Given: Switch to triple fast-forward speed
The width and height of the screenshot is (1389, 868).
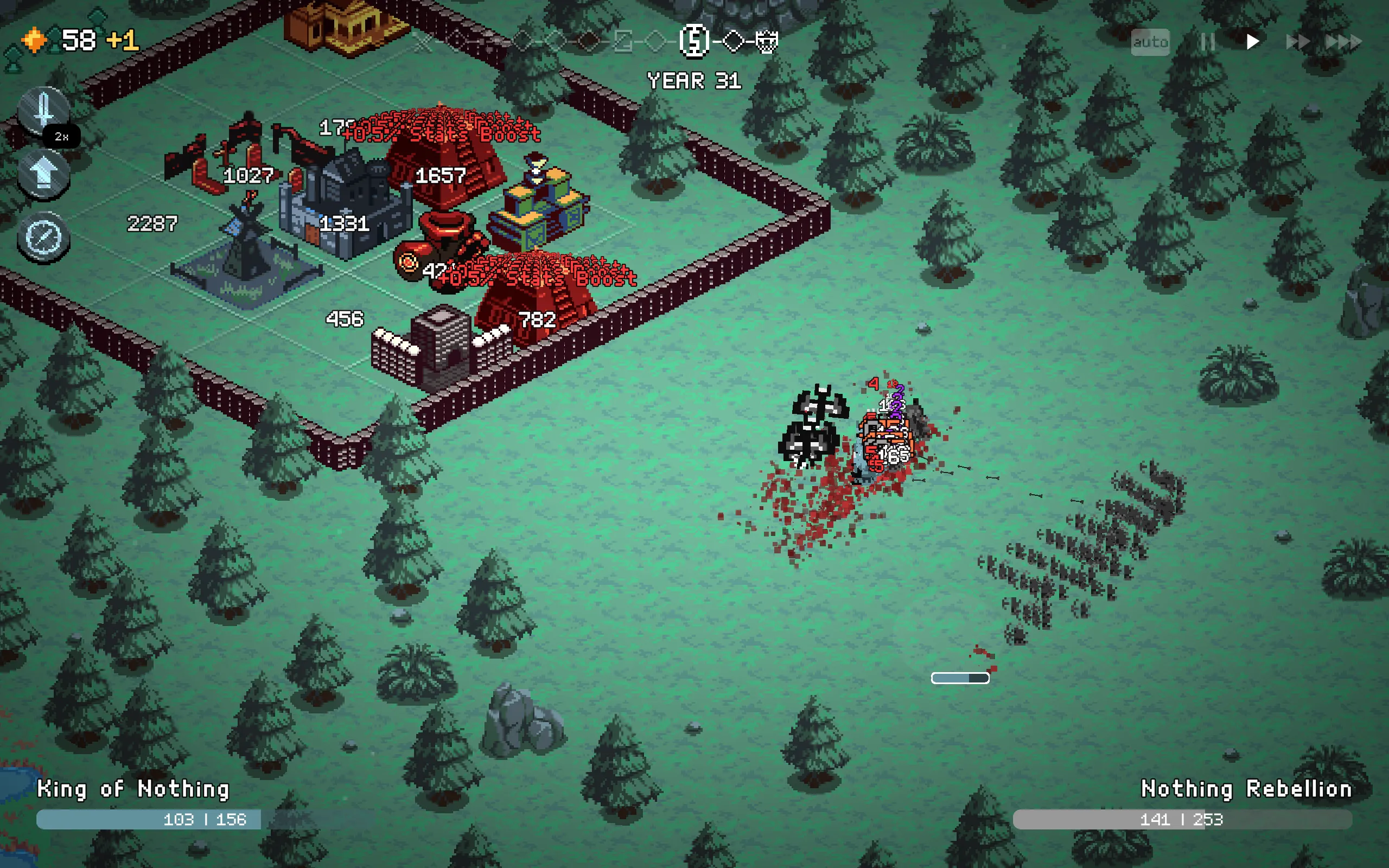Looking at the screenshot, I should (x=1343, y=42).
